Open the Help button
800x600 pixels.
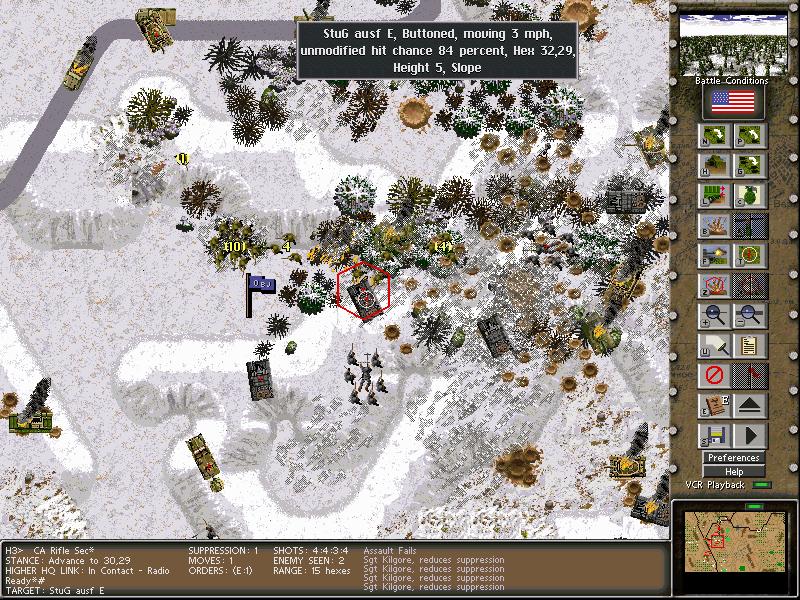[x=733, y=471]
